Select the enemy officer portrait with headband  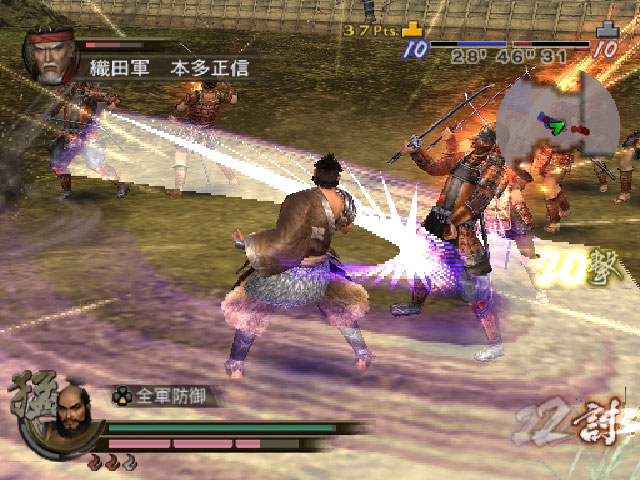[x=50, y=58]
